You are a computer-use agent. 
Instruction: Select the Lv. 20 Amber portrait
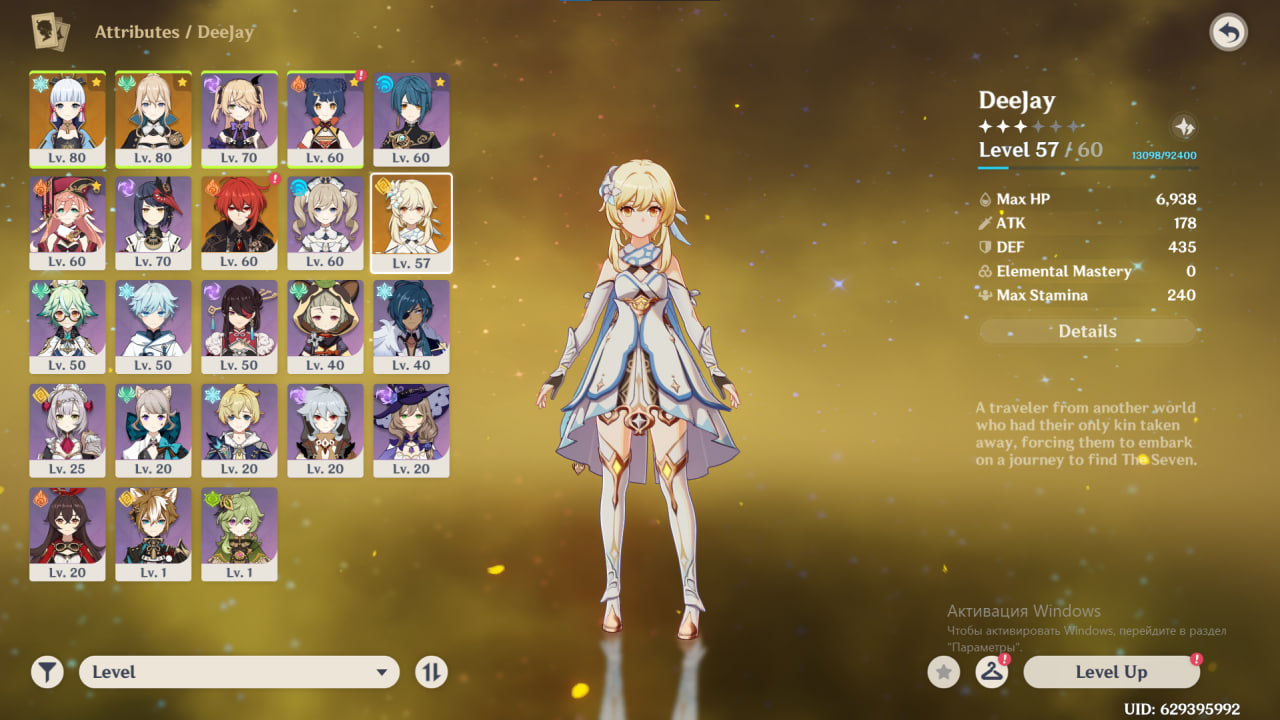(x=67, y=534)
